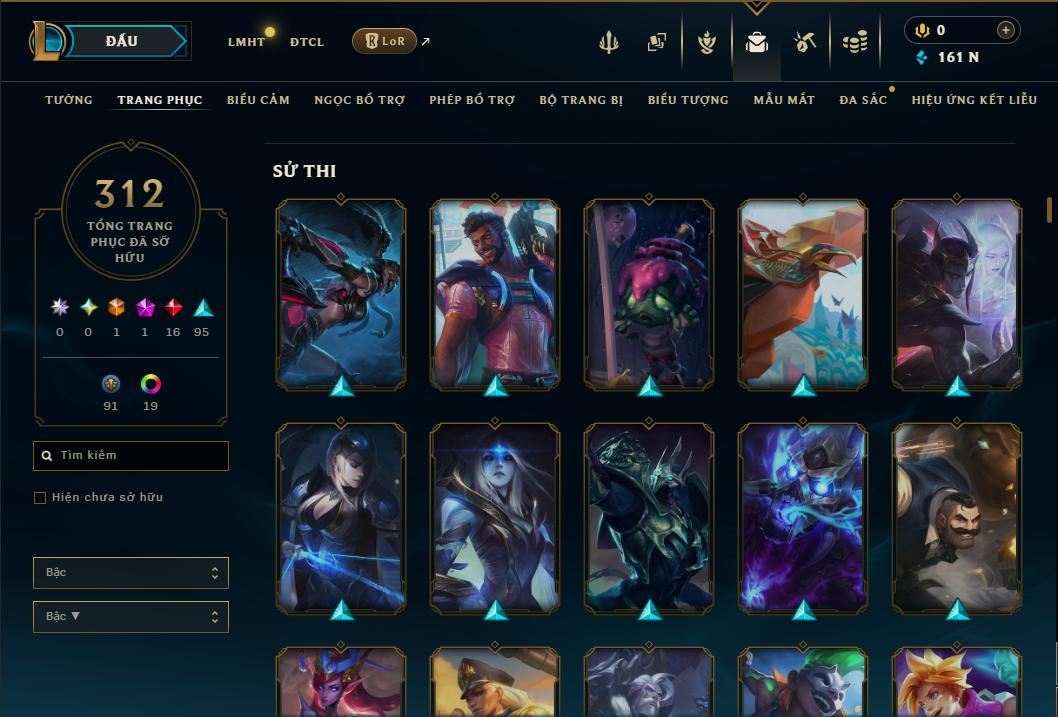This screenshot has width=1058, height=717.
Task: Select the HIỆU ỨNG KẾT LIỄU tab
Action: point(974,100)
